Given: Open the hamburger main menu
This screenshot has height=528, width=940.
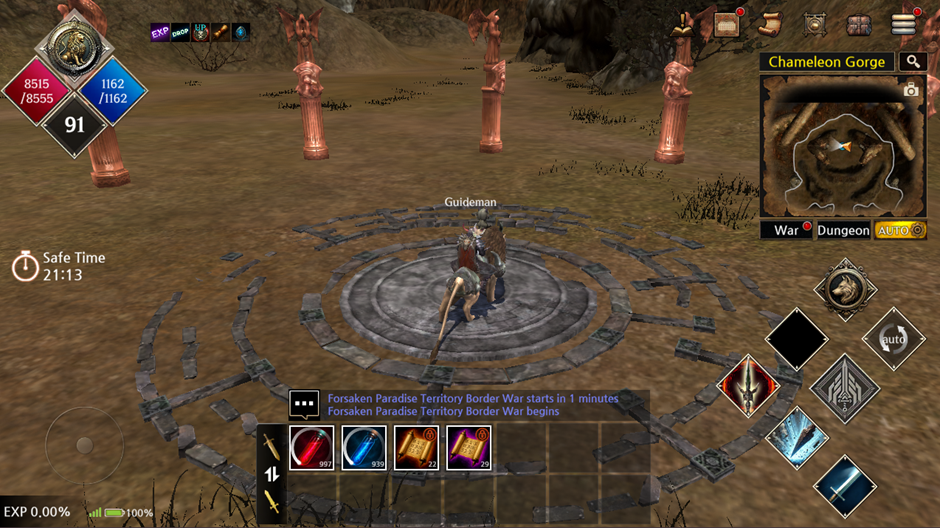Looking at the screenshot, I should pos(904,24).
